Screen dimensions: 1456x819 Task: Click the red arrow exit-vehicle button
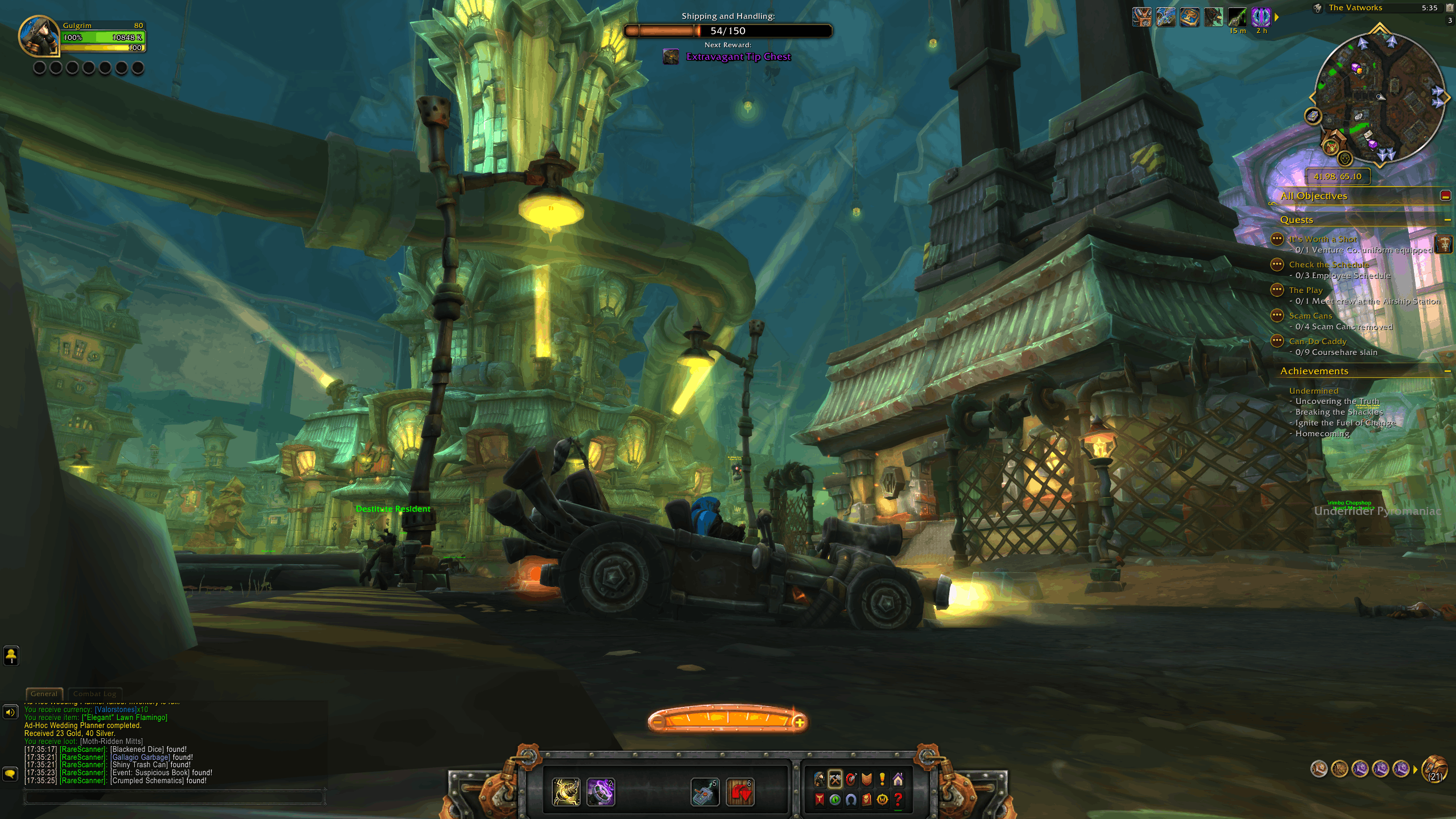click(x=740, y=792)
